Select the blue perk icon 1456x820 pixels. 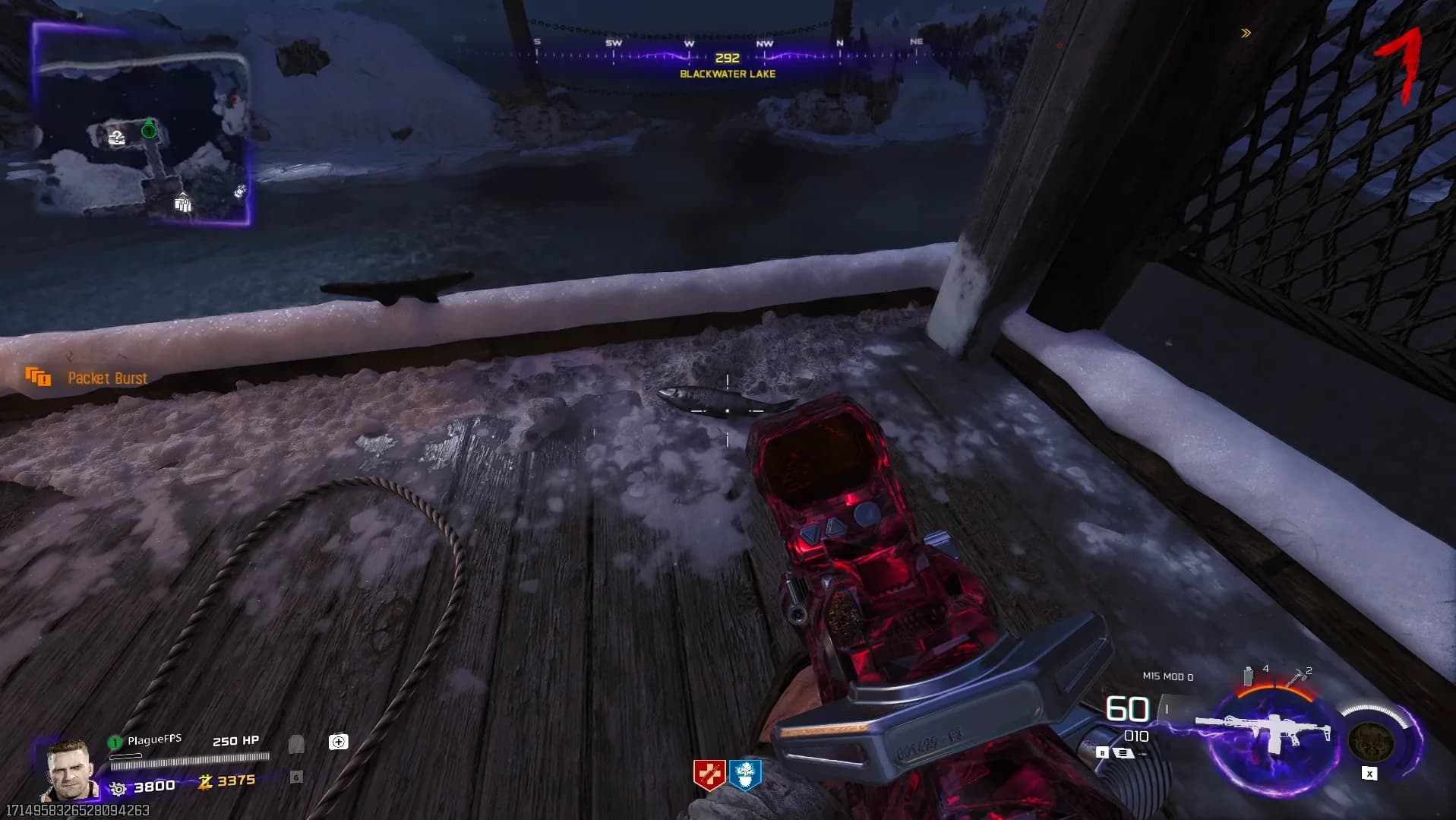click(745, 775)
